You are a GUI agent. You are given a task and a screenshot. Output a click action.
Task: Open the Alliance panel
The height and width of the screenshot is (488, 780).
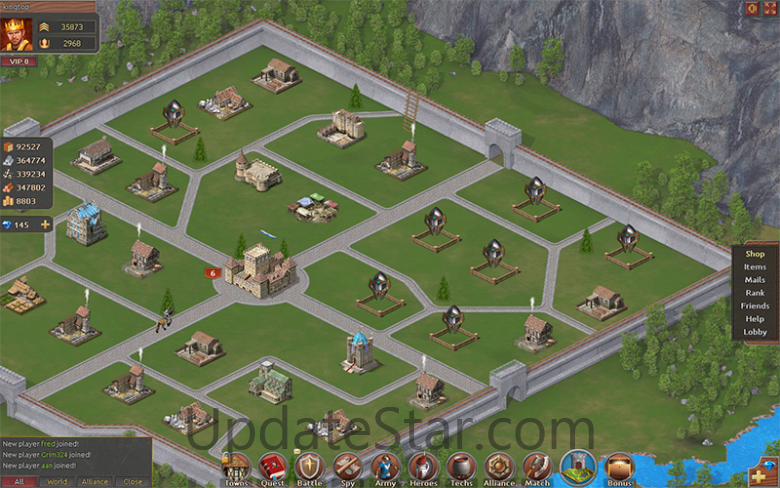coord(499,467)
